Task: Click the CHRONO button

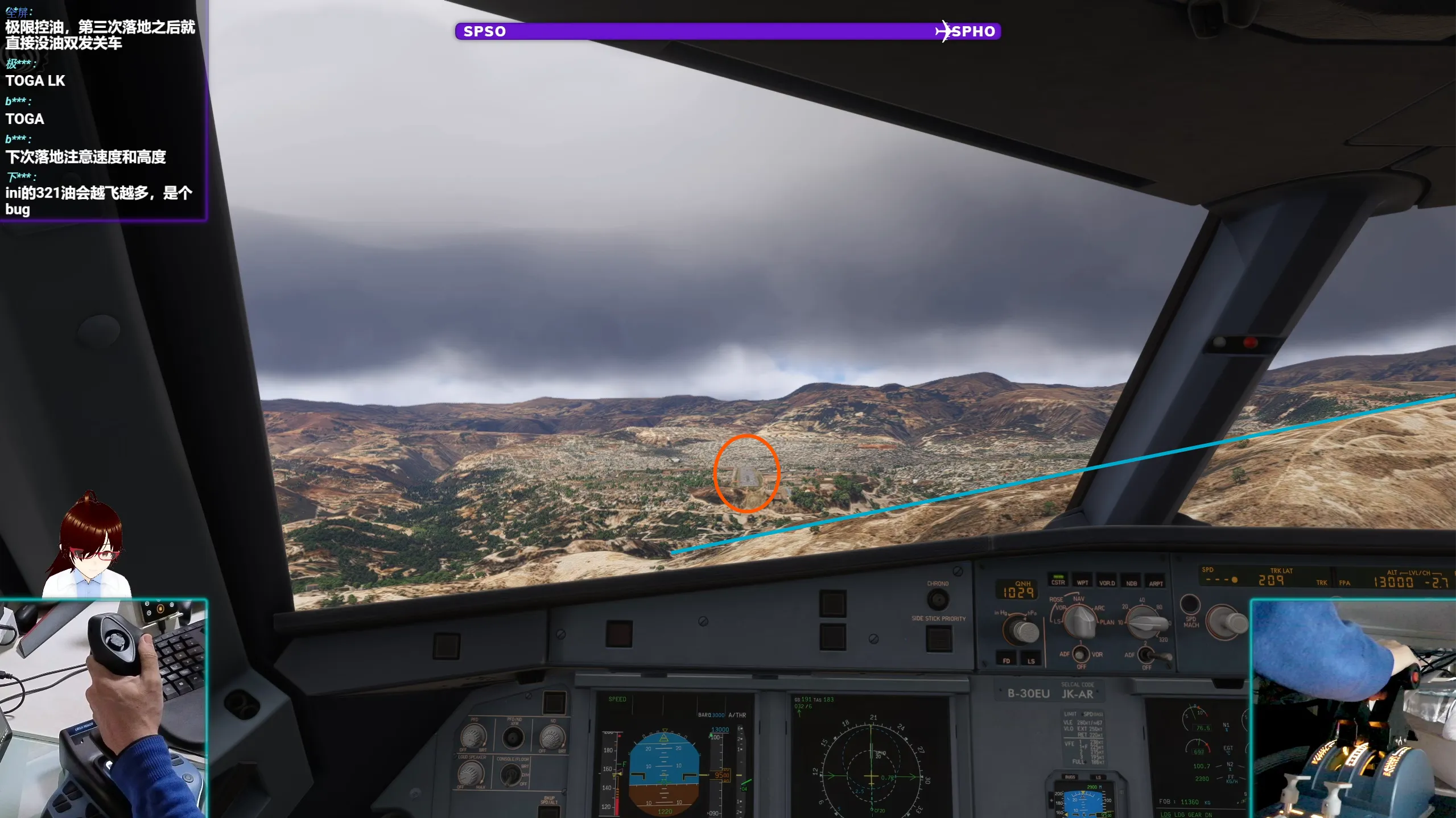Action: tap(938, 599)
